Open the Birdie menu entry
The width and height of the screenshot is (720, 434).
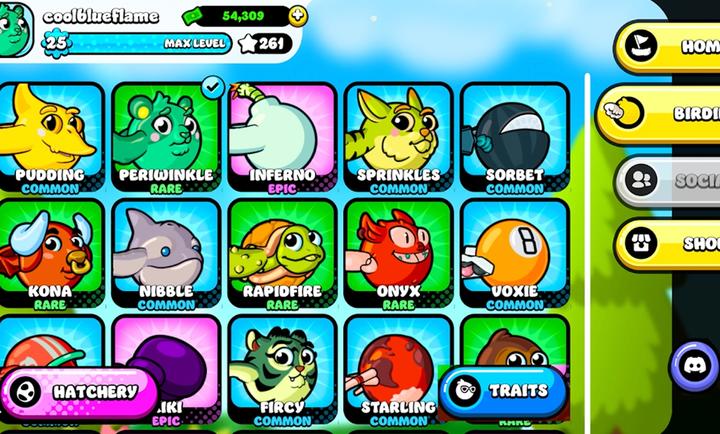pos(665,114)
